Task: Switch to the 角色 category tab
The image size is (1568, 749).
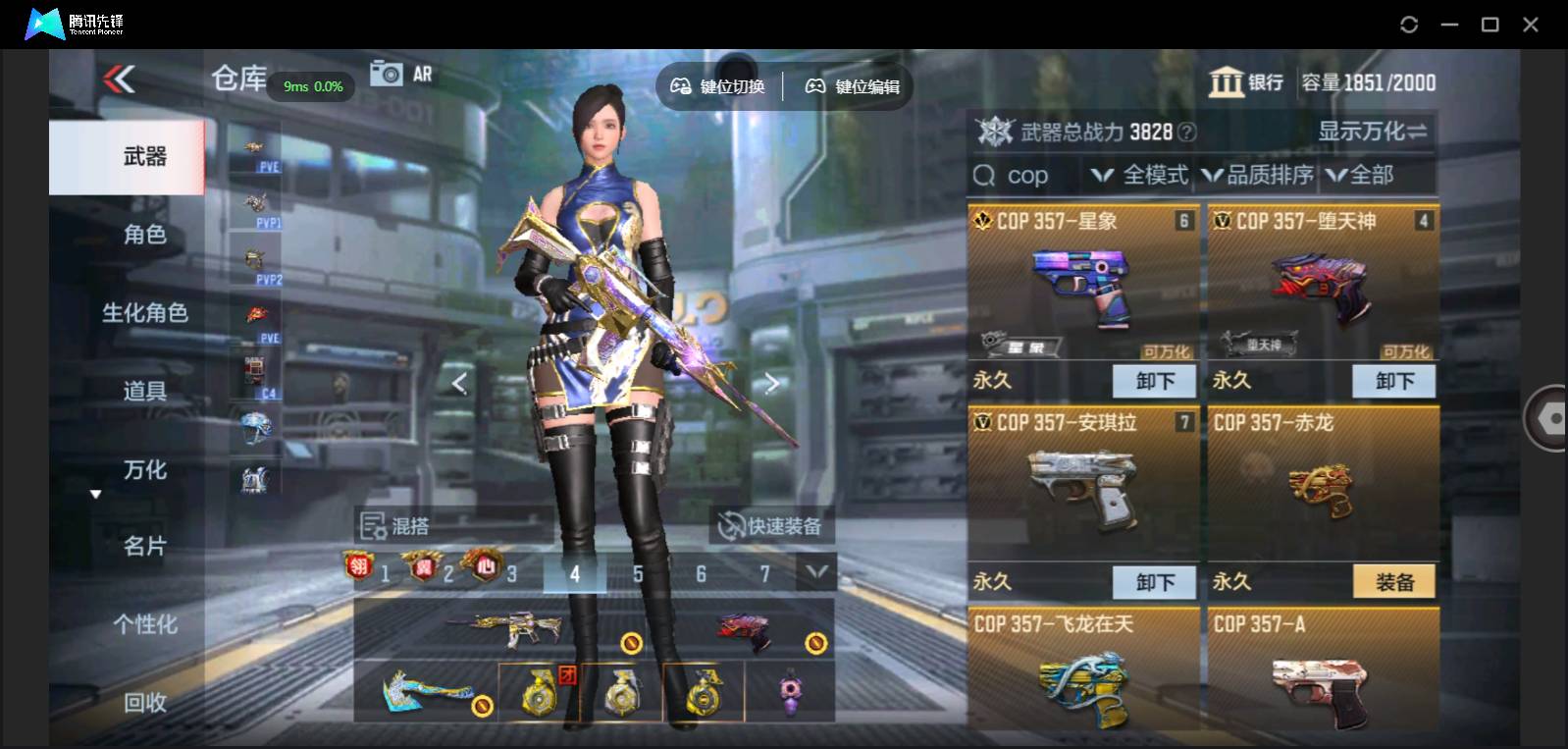Action: point(144,234)
